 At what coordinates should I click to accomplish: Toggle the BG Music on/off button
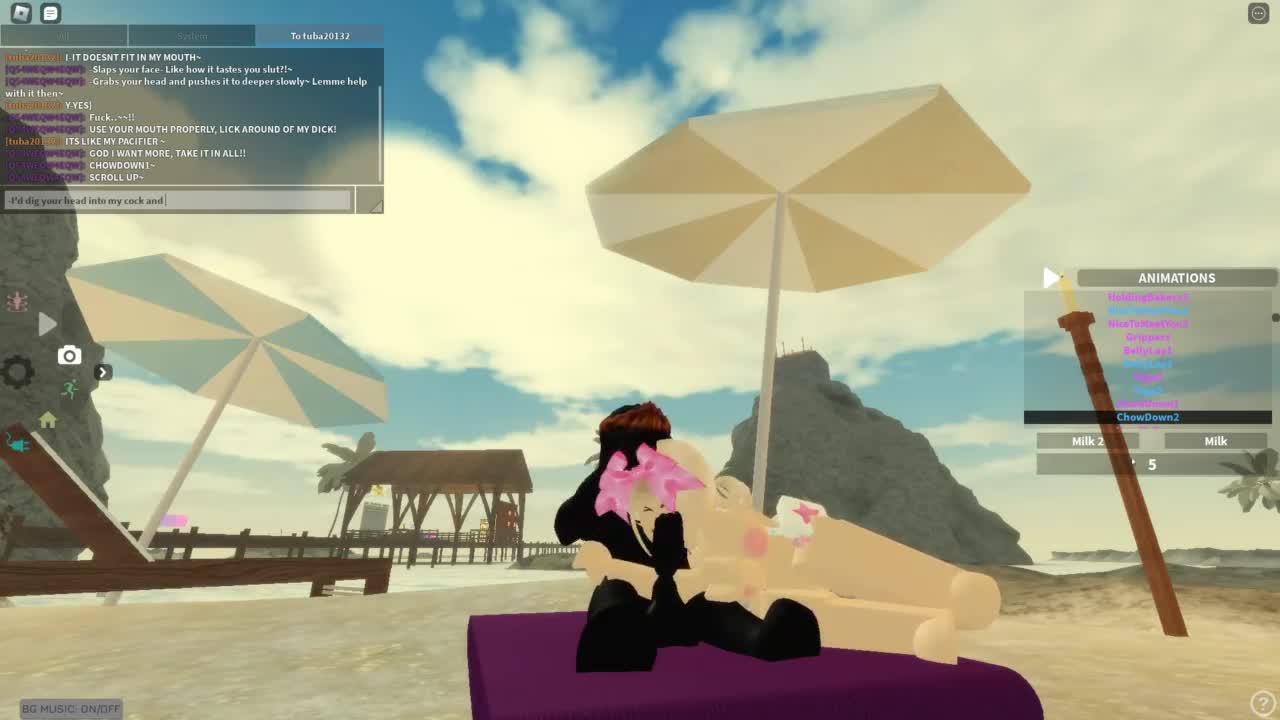[x=71, y=708]
